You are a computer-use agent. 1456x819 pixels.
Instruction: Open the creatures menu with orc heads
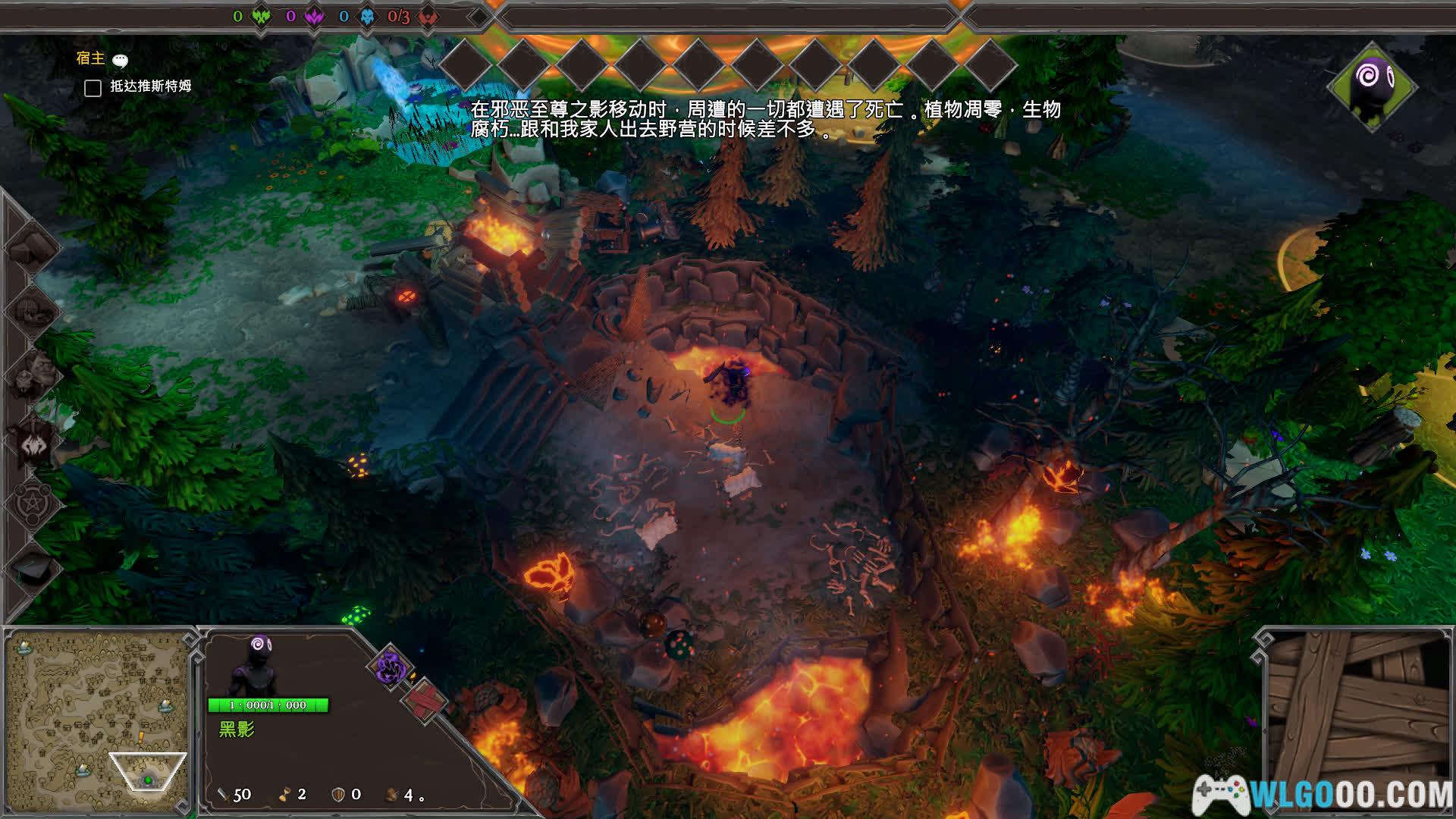point(32,375)
